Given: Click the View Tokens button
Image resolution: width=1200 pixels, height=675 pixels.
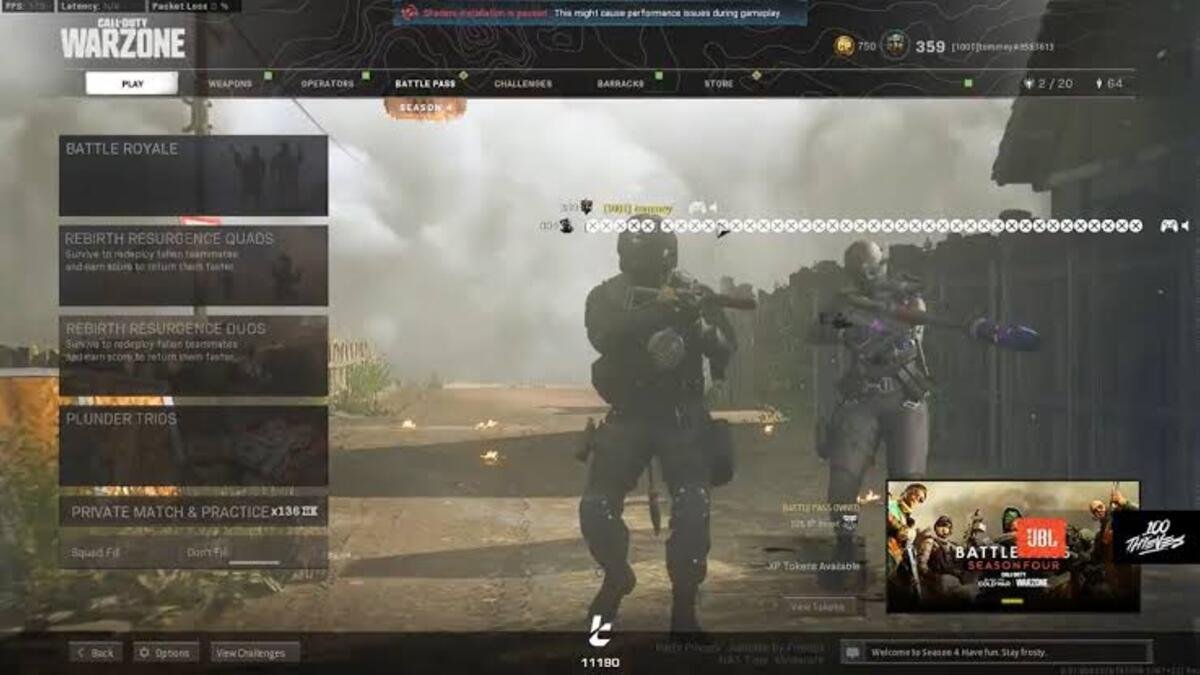Looking at the screenshot, I should [x=820, y=606].
